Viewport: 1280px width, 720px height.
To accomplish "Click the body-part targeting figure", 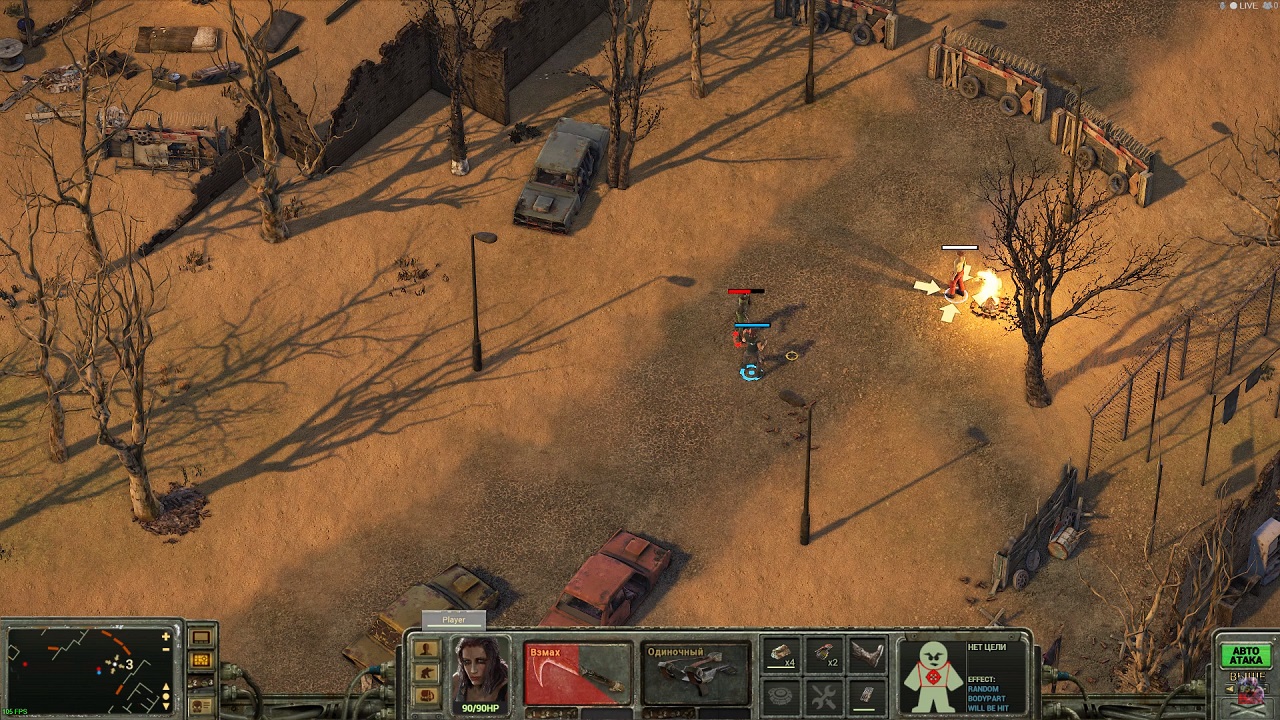I will (x=932, y=675).
